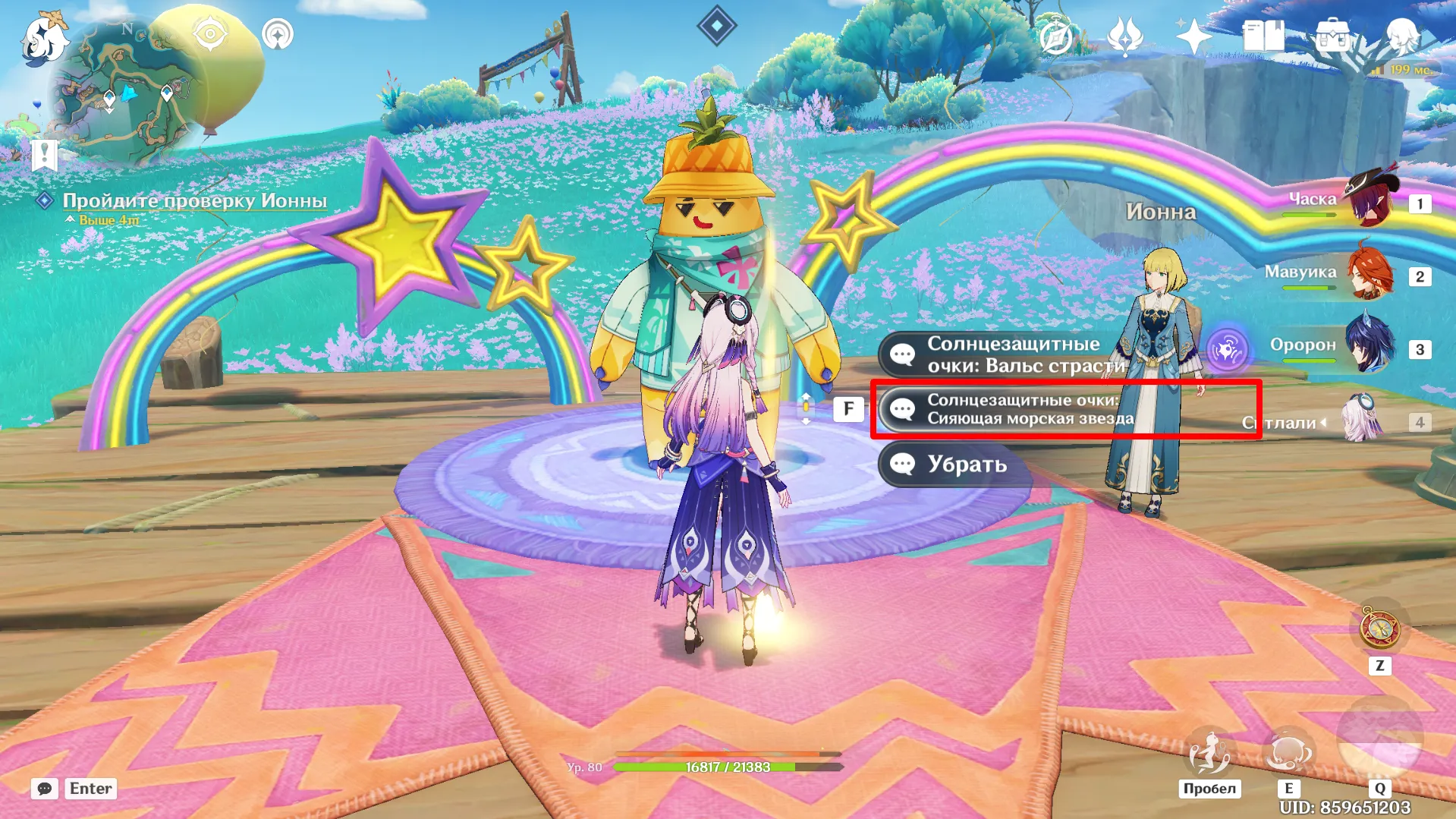This screenshot has height=819, width=1456.
Task: Open the character profile icon
Action: 1401,36
